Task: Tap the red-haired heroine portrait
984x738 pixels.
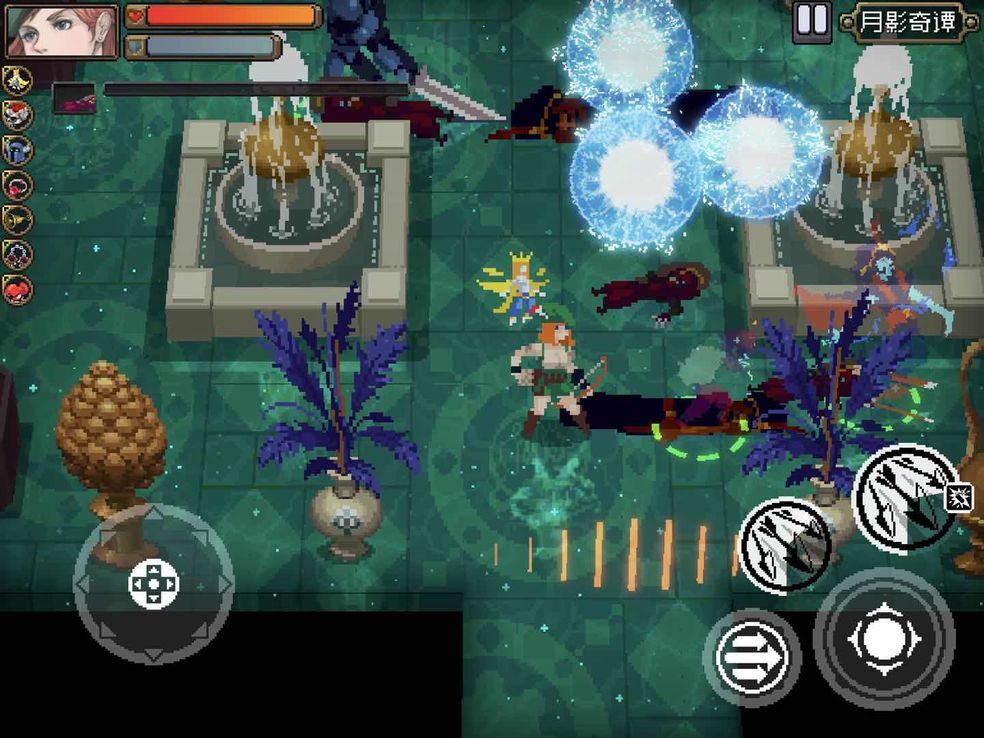Action: coord(61,31)
